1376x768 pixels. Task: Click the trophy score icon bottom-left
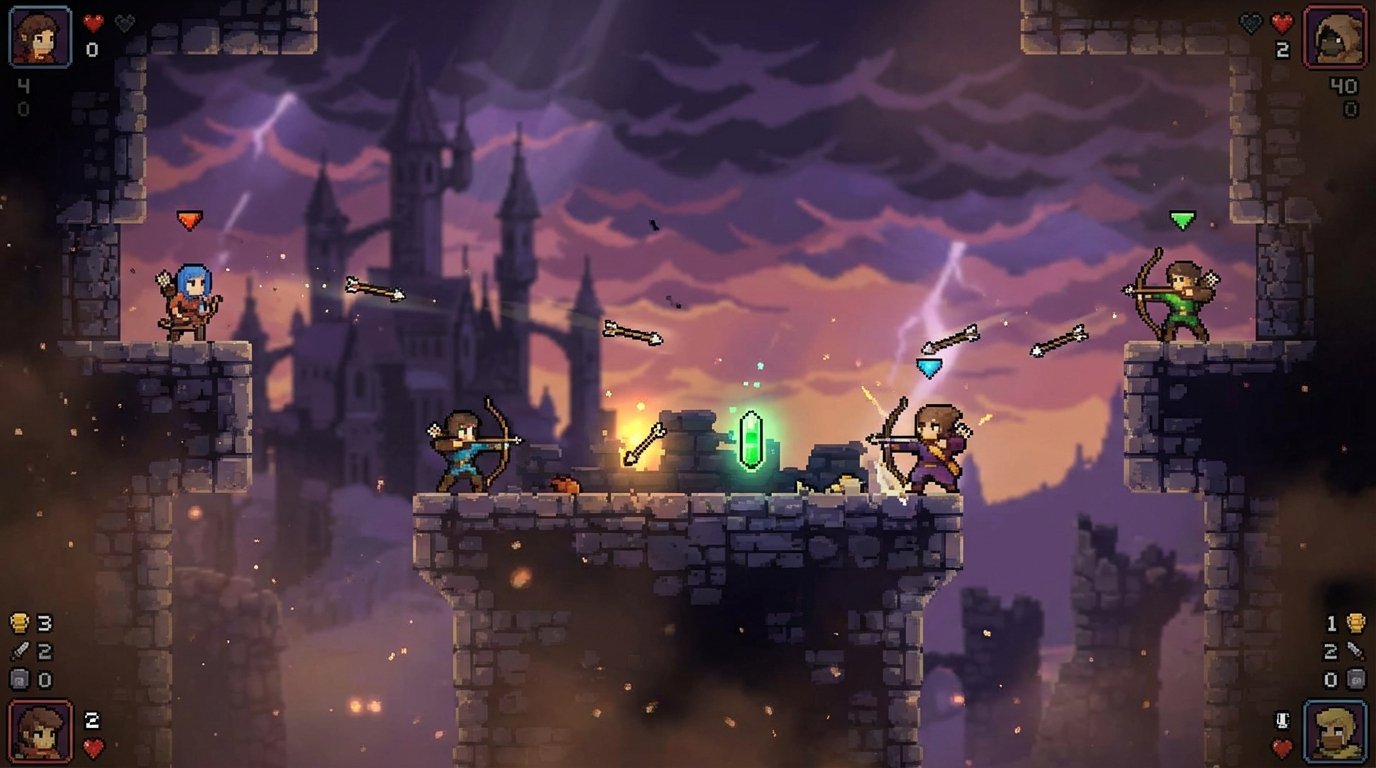[x=18, y=622]
